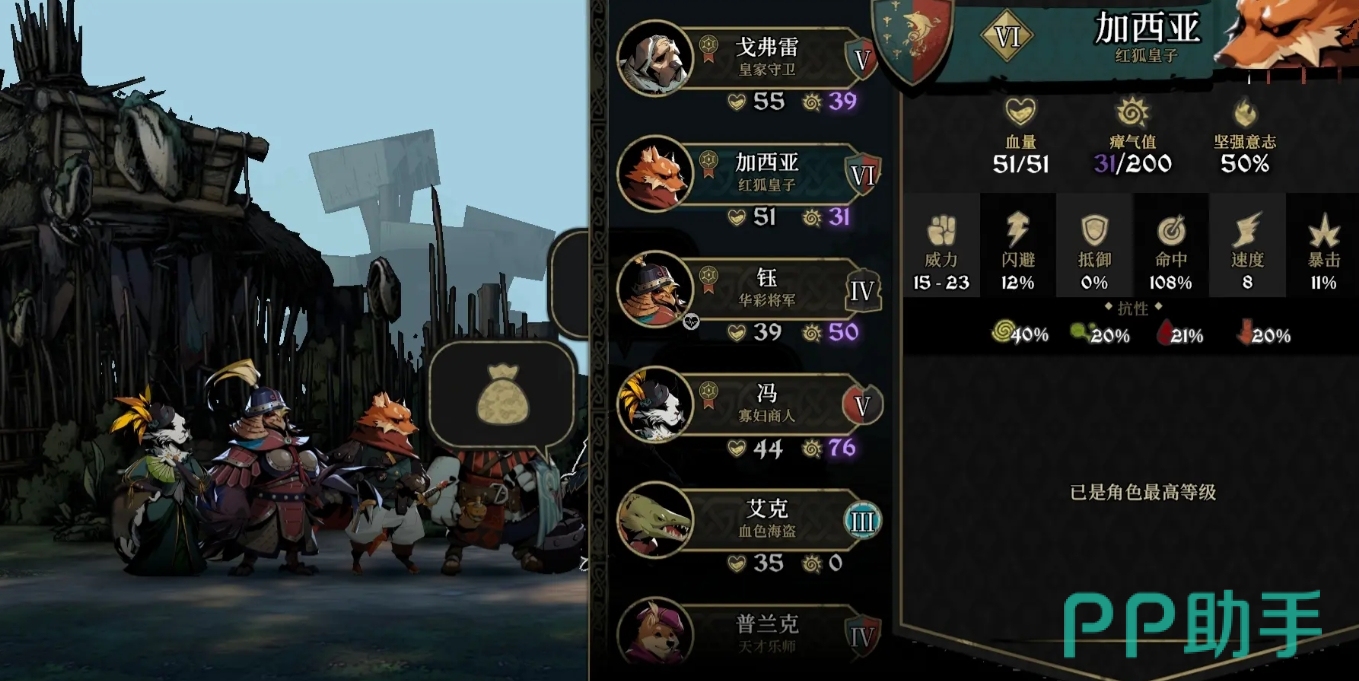Click the 瘴气值 miasma icon
1359x681 pixels.
pyautogui.click(x=1132, y=111)
